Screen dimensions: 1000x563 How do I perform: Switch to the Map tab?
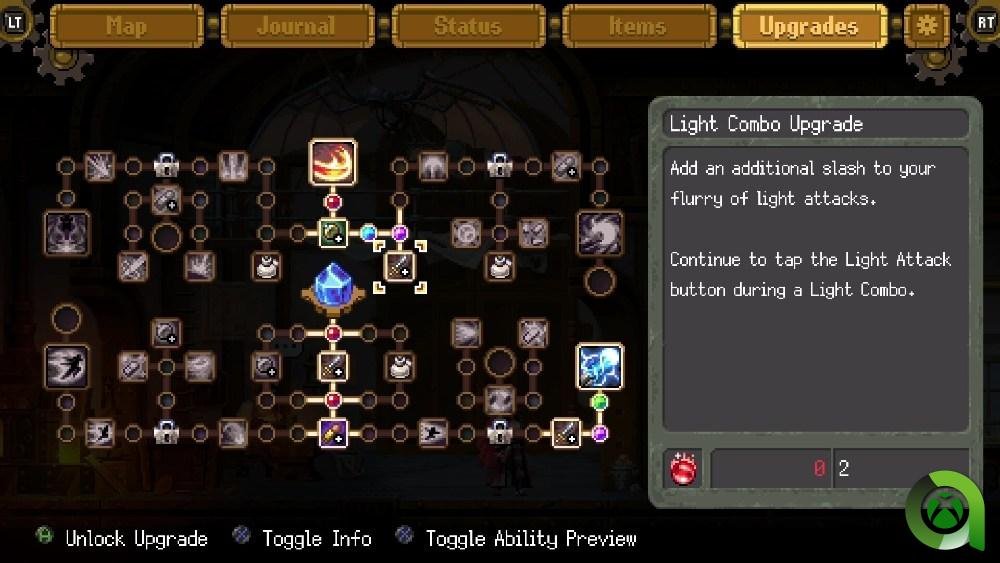tap(127, 26)
